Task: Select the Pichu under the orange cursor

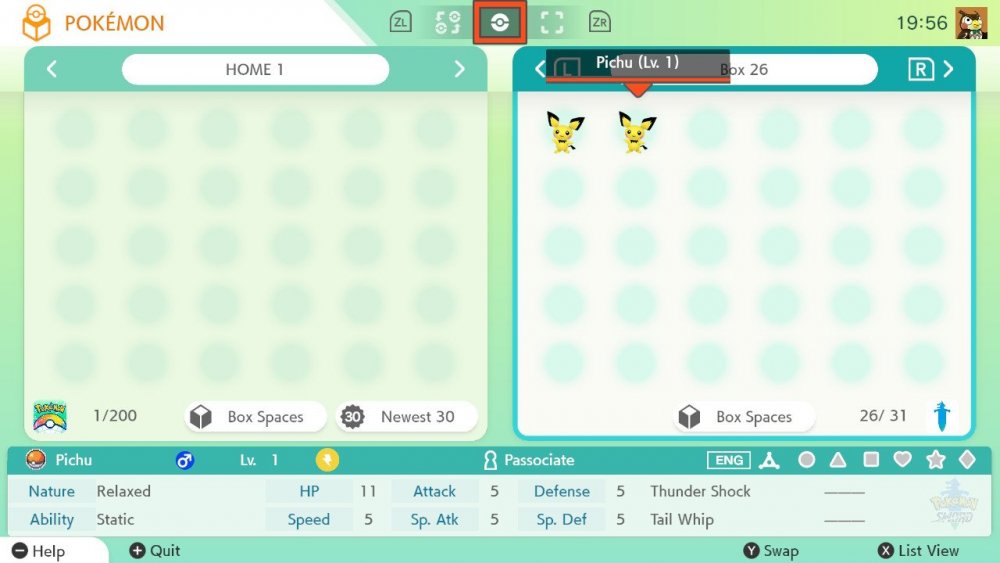Action: tap(637, 132)
